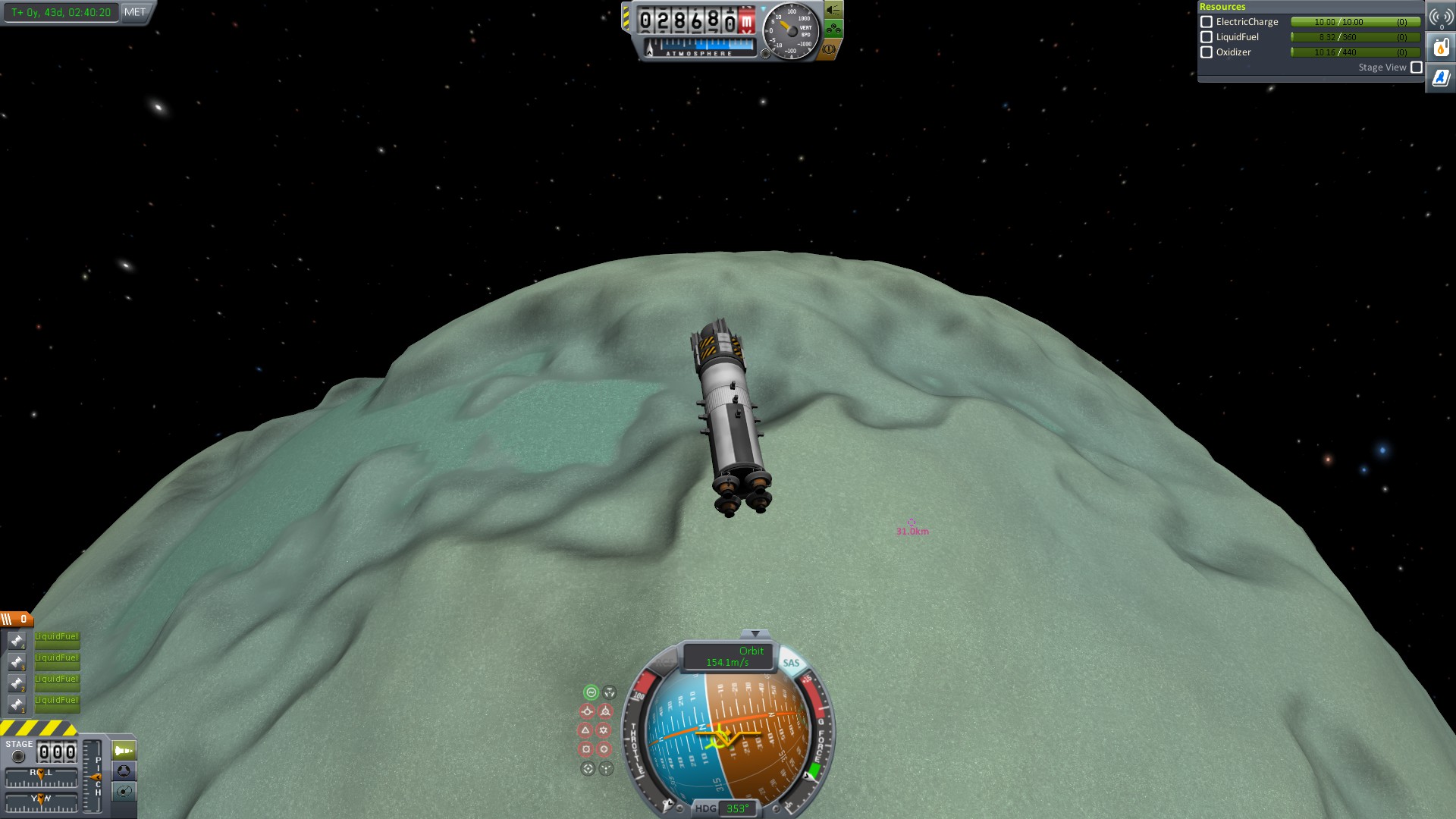The image size is (1456, 819).
Task: Enable the Stage View checkbox
Action: point(1416,67)
